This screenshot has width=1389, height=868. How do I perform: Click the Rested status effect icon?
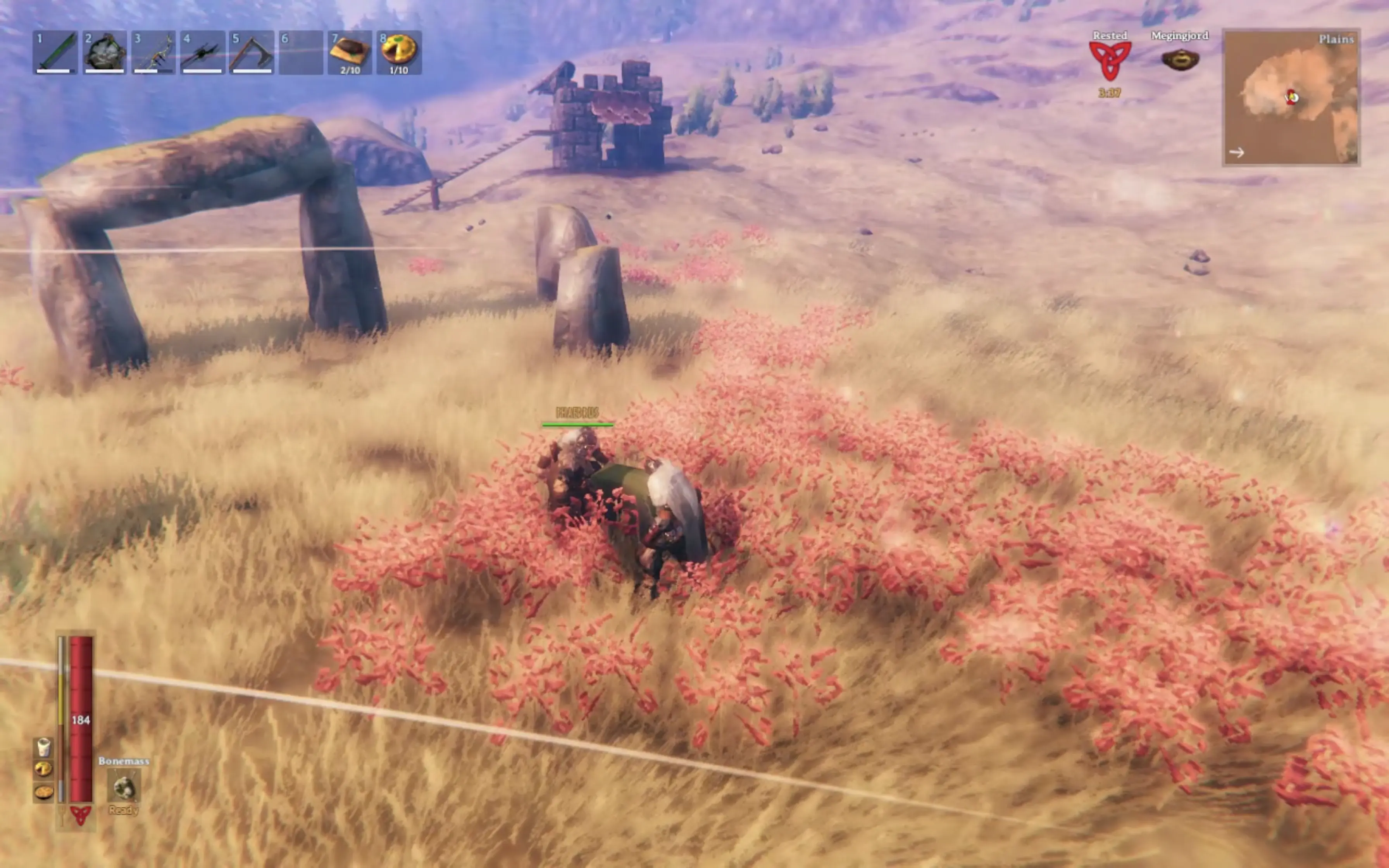click(1110, 60)
